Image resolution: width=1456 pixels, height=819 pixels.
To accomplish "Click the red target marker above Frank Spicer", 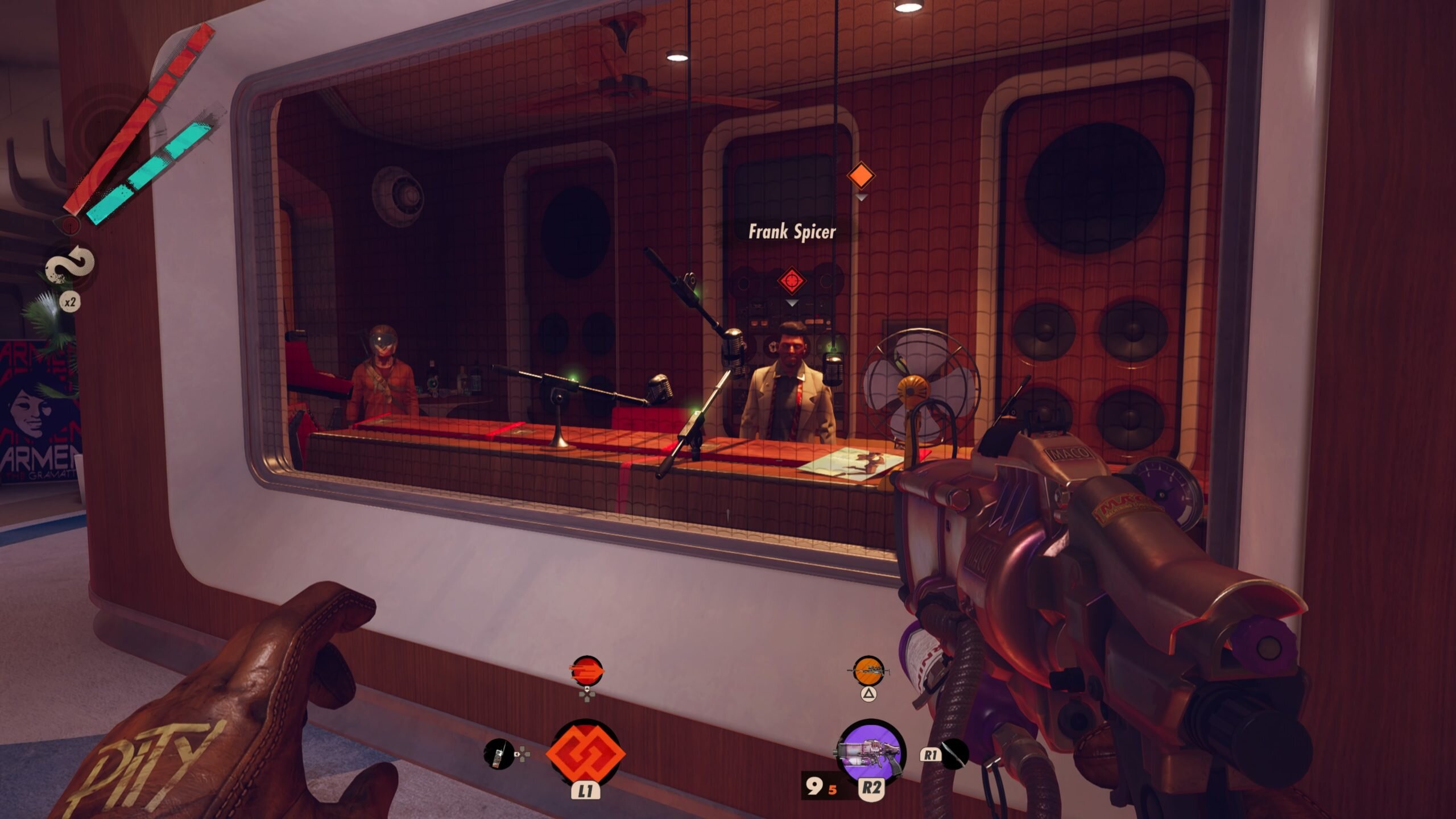I will pyautogui.click(x=792, y=280).
